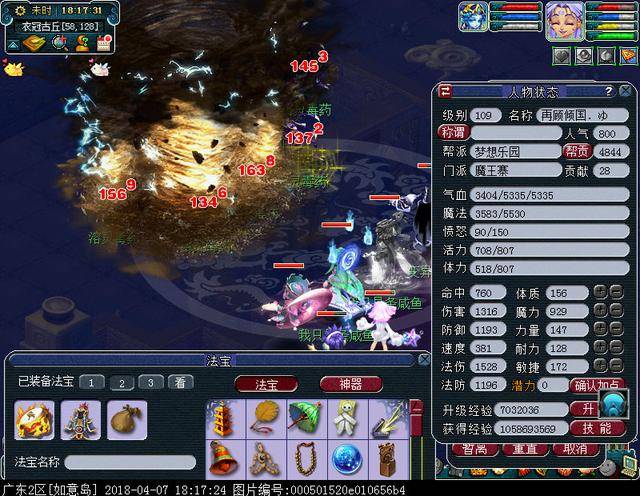The height and width of the screenshot is (496, 640).
Task: Open the world map scroll icon
Action: point(34,42)
